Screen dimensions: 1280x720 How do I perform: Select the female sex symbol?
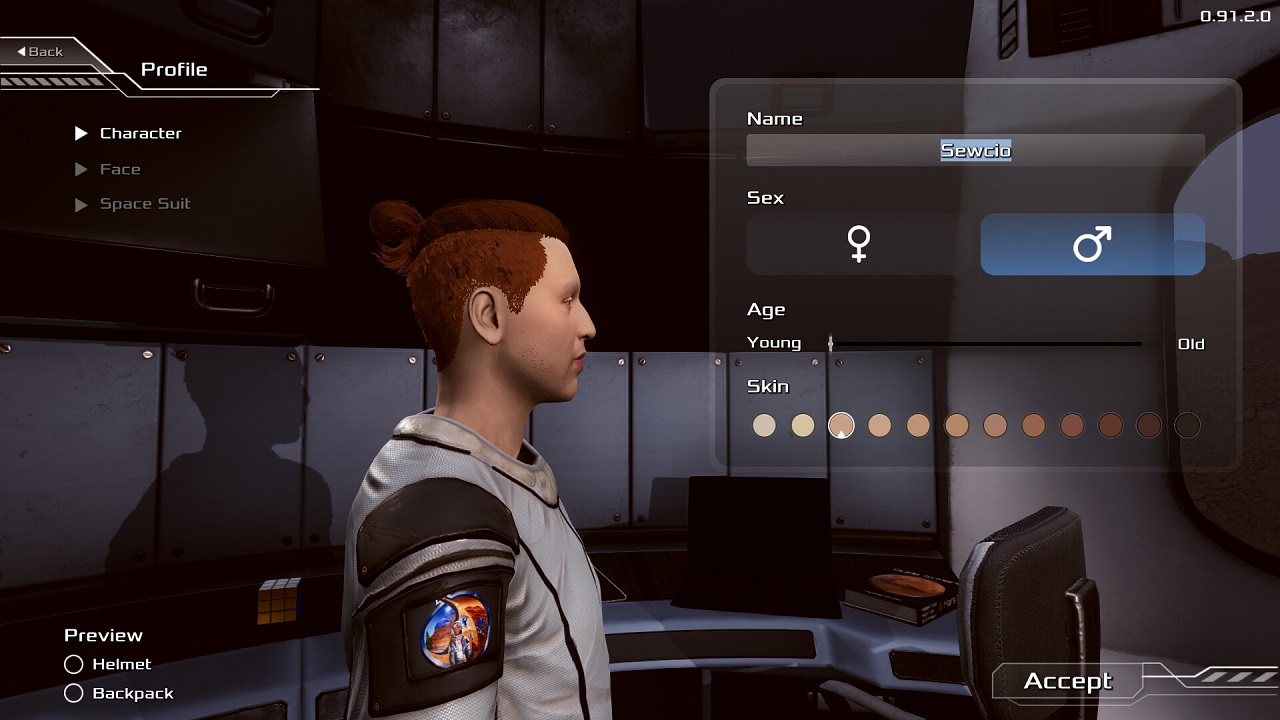(857, 244)
